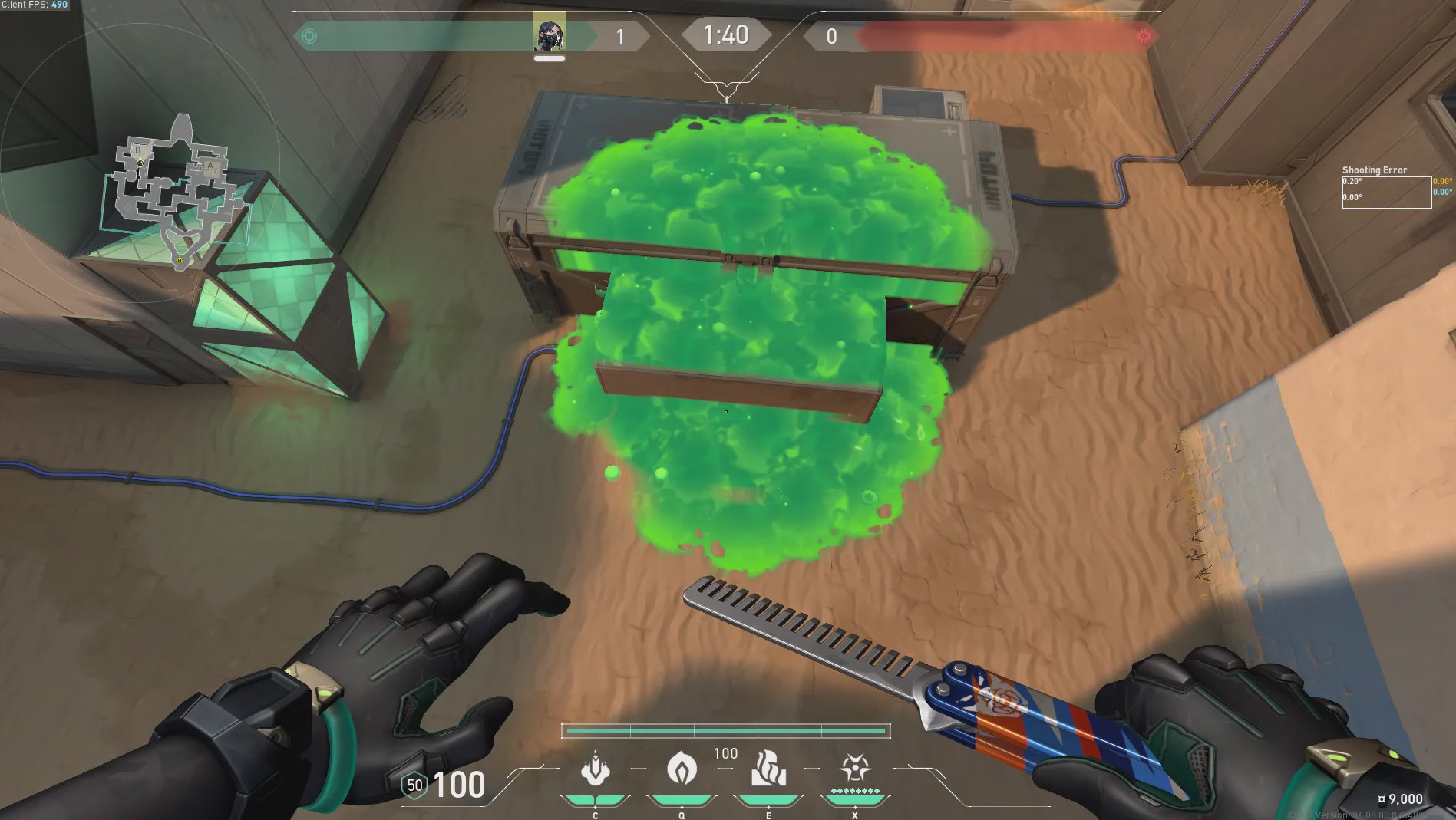Use the Poison Cloud ability icon

coord(682,768)
